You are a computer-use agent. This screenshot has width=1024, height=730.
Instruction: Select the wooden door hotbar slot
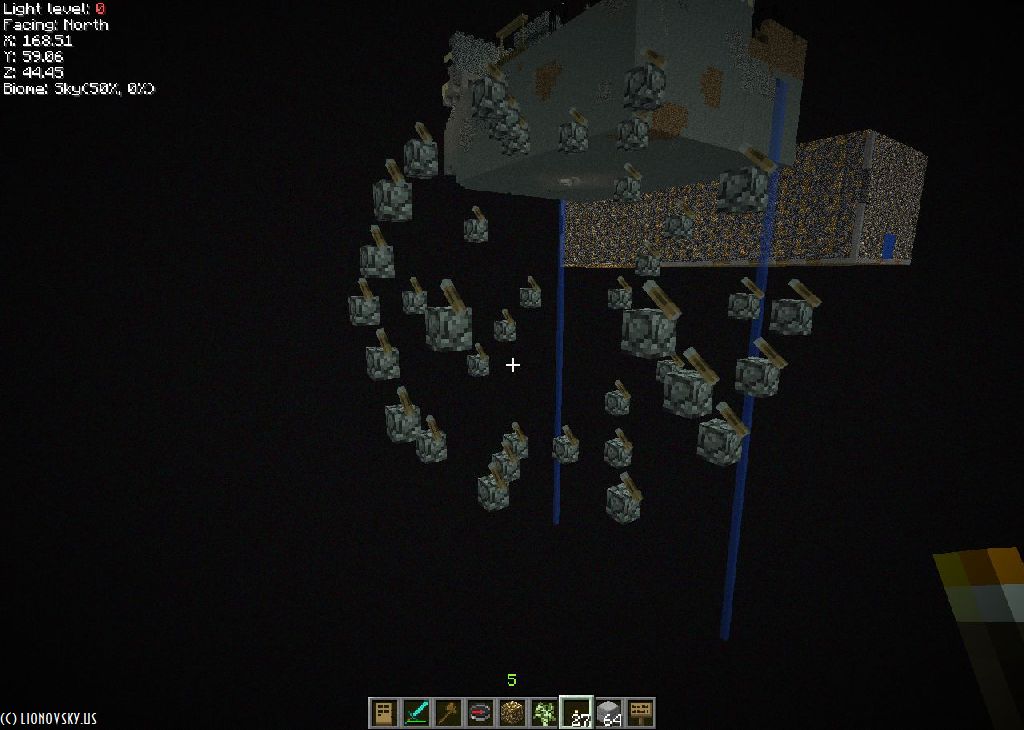[383, 712]
